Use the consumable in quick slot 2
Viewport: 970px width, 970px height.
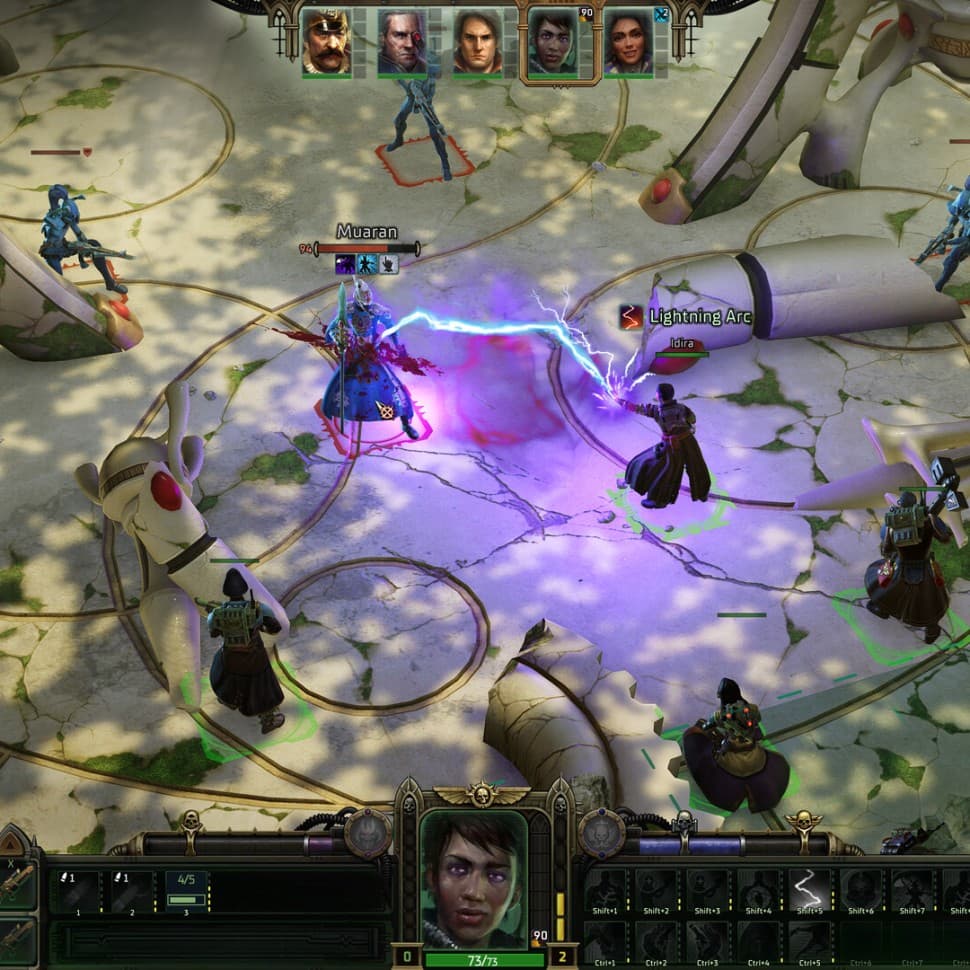pyautogui.click(x=132, y=890)
